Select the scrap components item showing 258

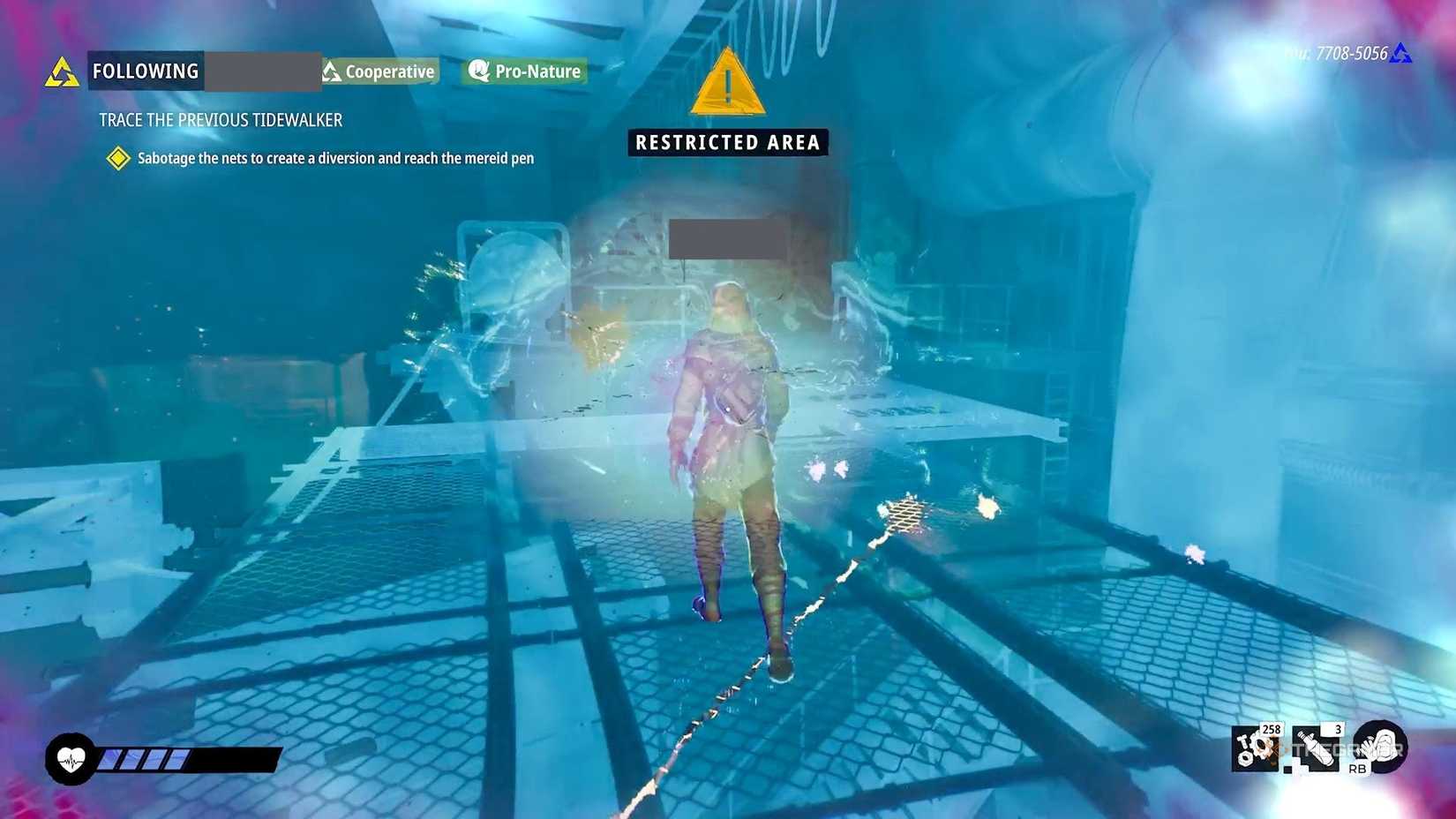point(1257,754)
